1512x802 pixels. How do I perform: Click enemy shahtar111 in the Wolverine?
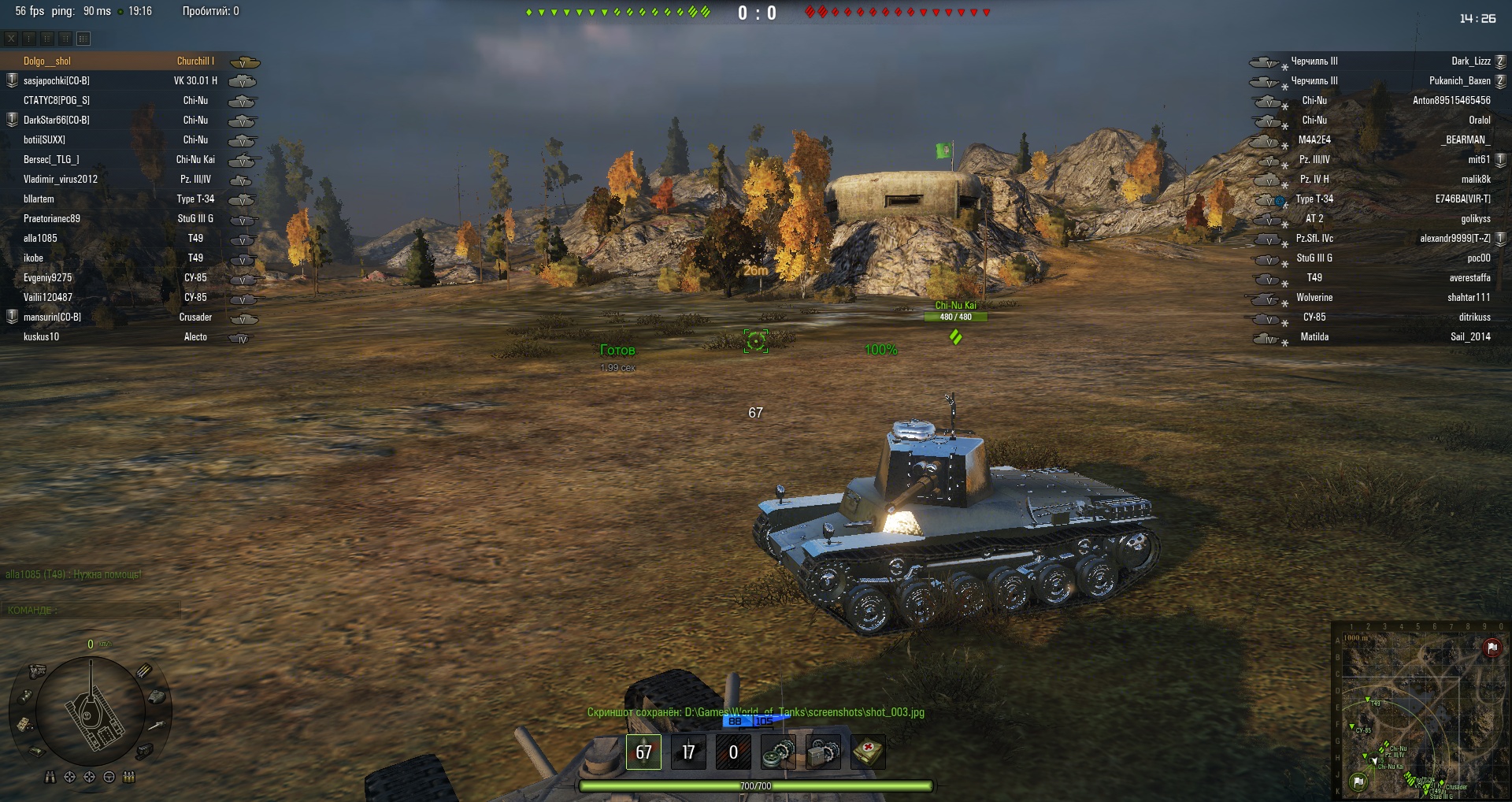[1468, 298]
